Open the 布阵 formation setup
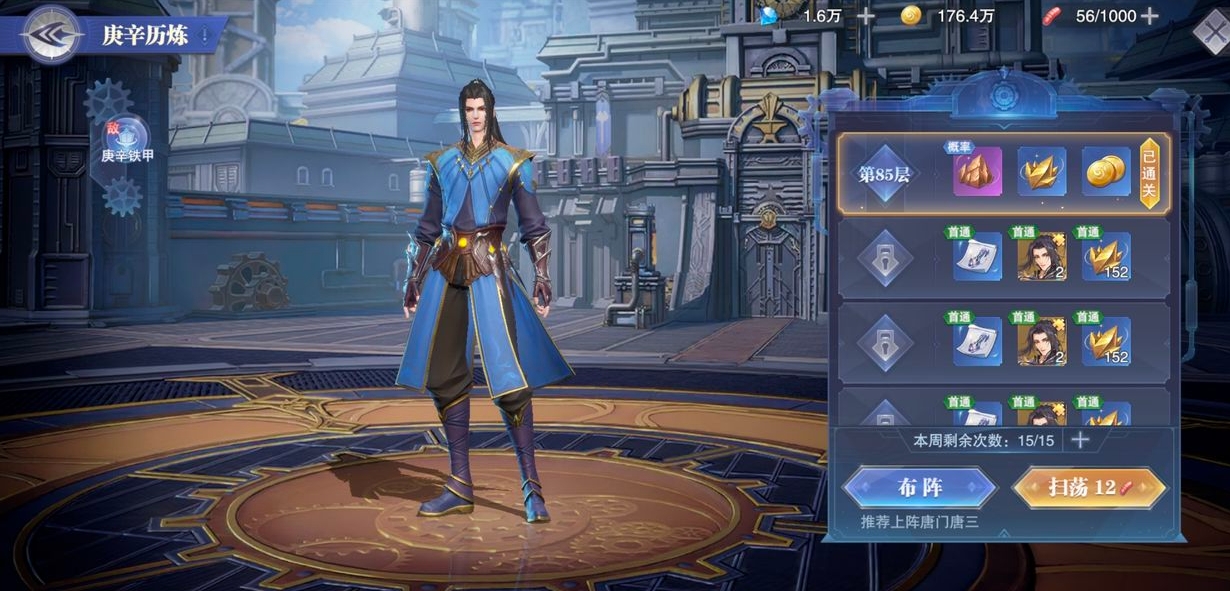The image size is (1230, 591). tap(920, 488)
